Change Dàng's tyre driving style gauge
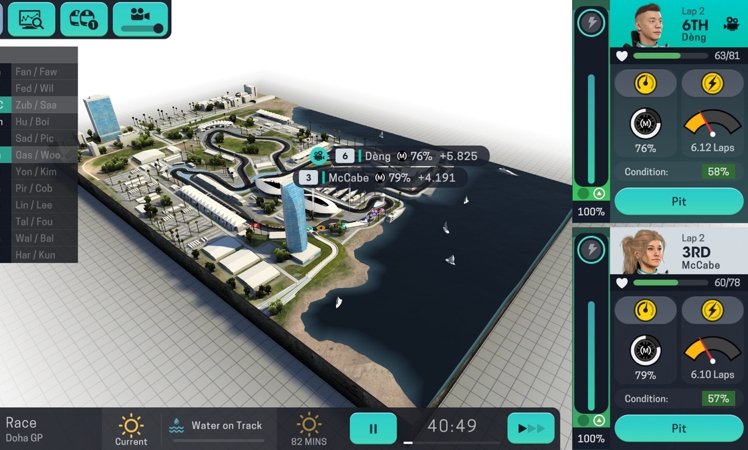This screenshot has width=748, height=450. tap(645, 83)
